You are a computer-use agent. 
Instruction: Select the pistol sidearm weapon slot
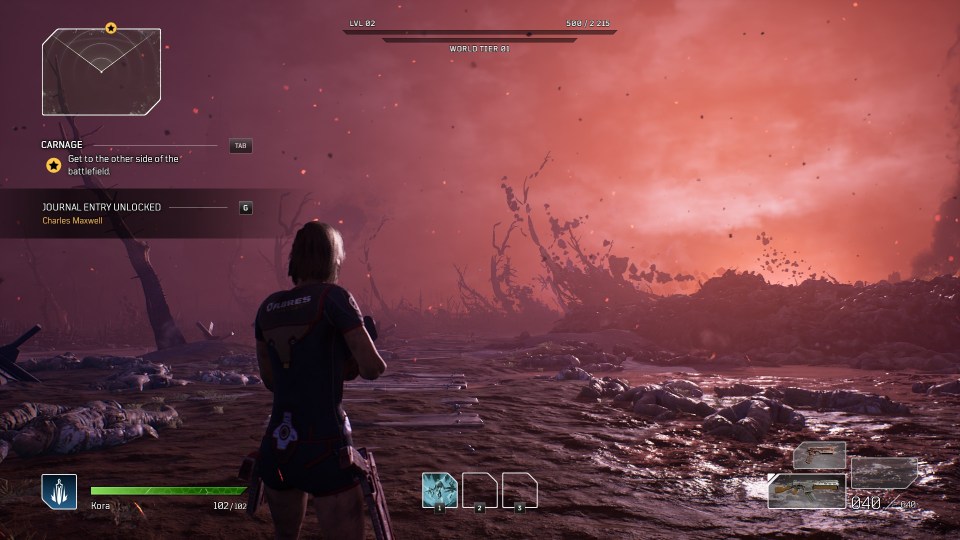coord(820,456)
